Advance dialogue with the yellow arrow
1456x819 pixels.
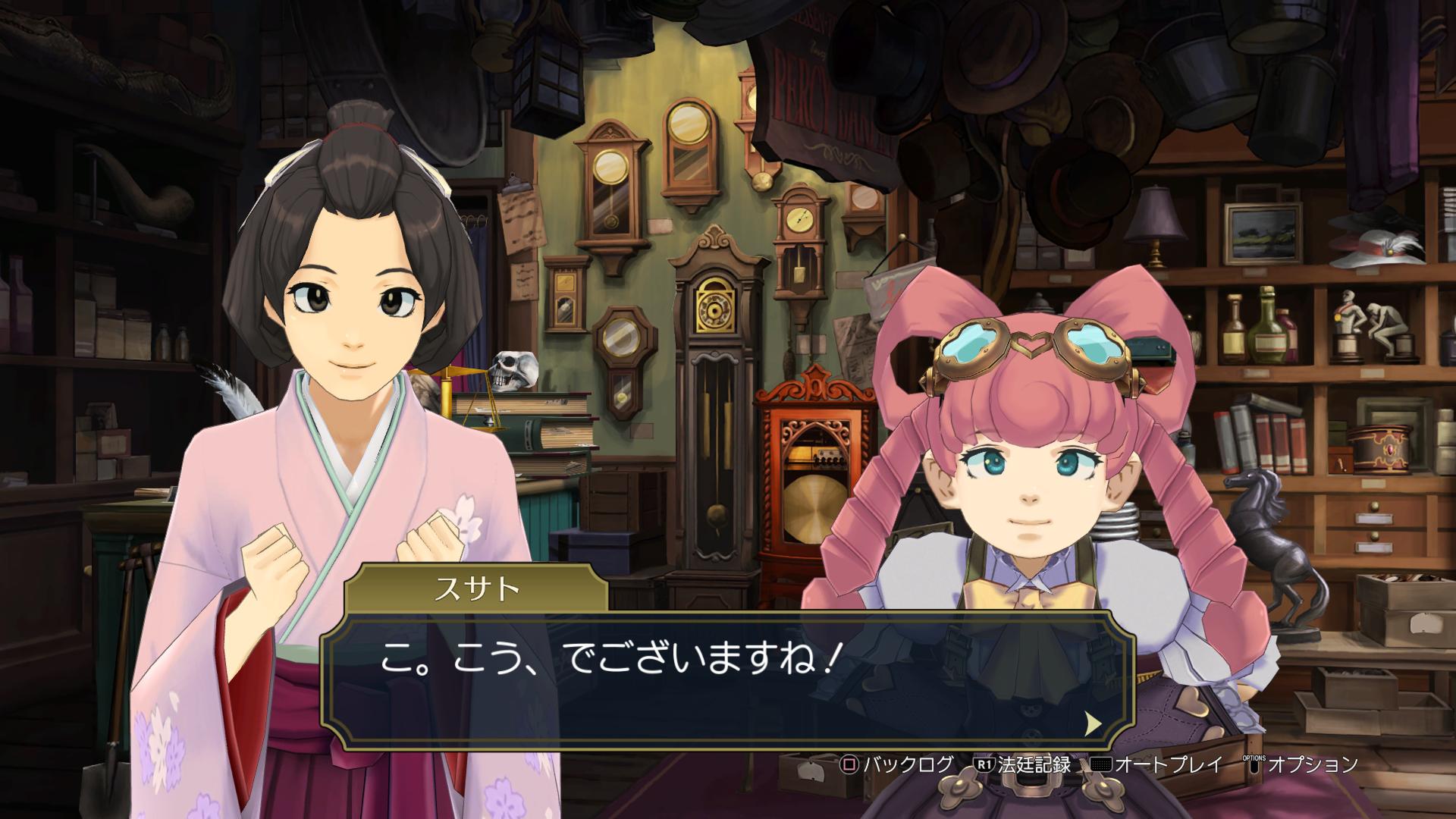1093,723
